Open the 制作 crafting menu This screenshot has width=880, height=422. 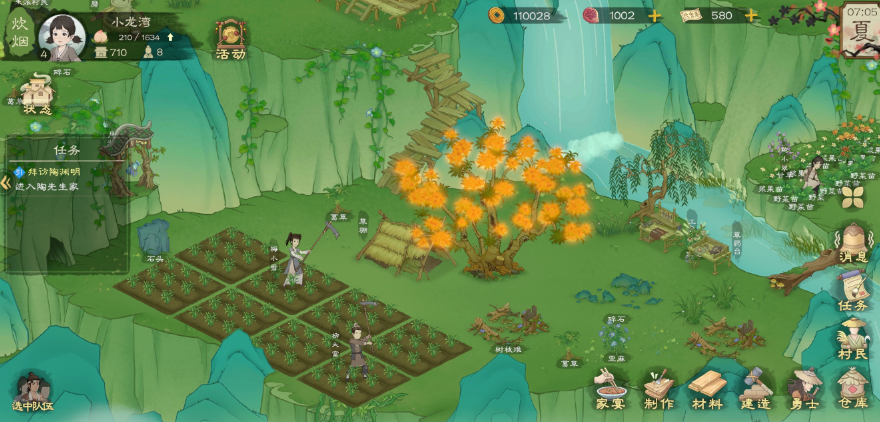coord(659,389)
